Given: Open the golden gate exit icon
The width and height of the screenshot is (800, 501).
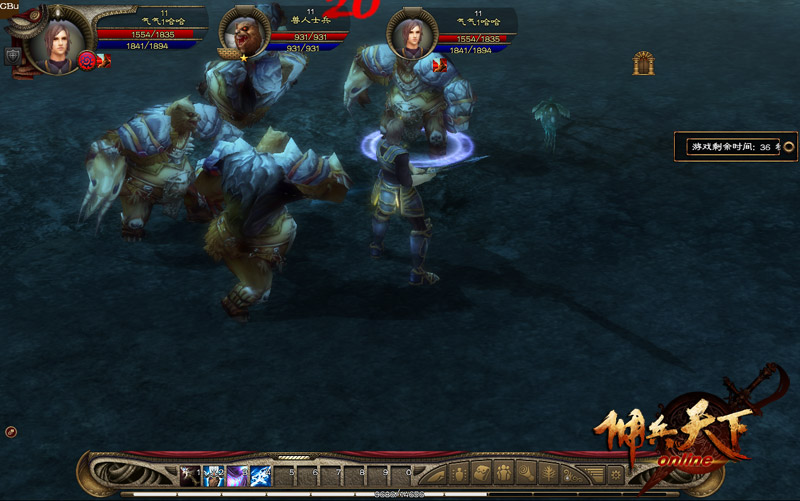Looking at the screenshot, I should [643, 64].
